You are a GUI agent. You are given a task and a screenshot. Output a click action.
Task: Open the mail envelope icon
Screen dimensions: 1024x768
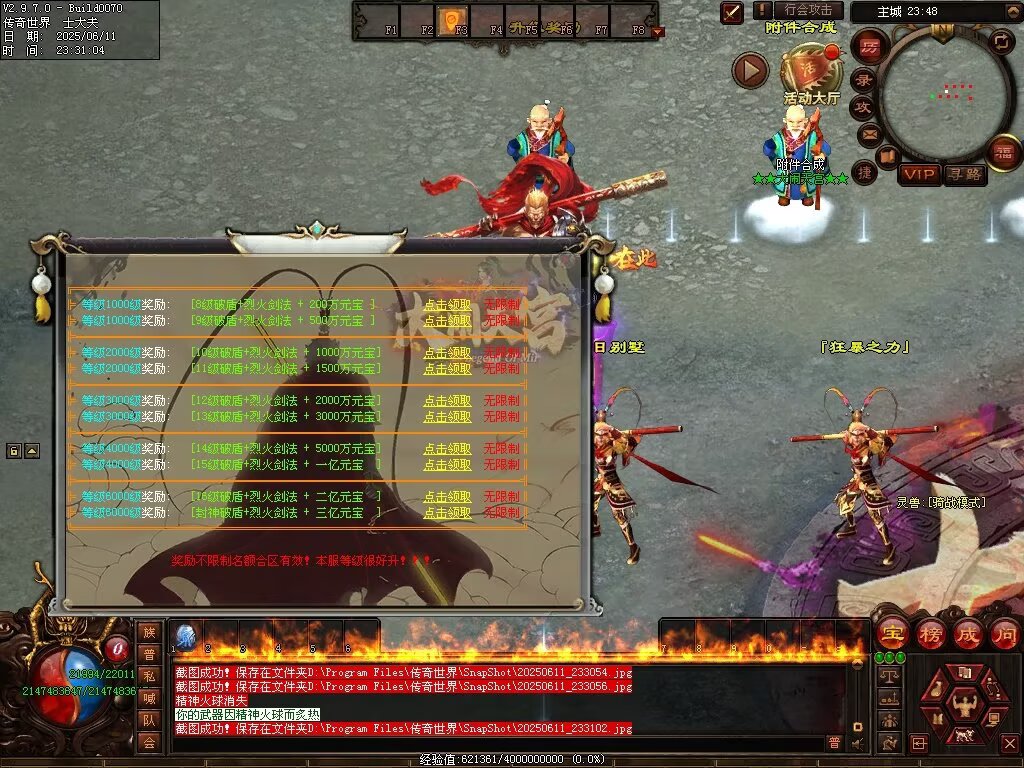coord(868,133)
